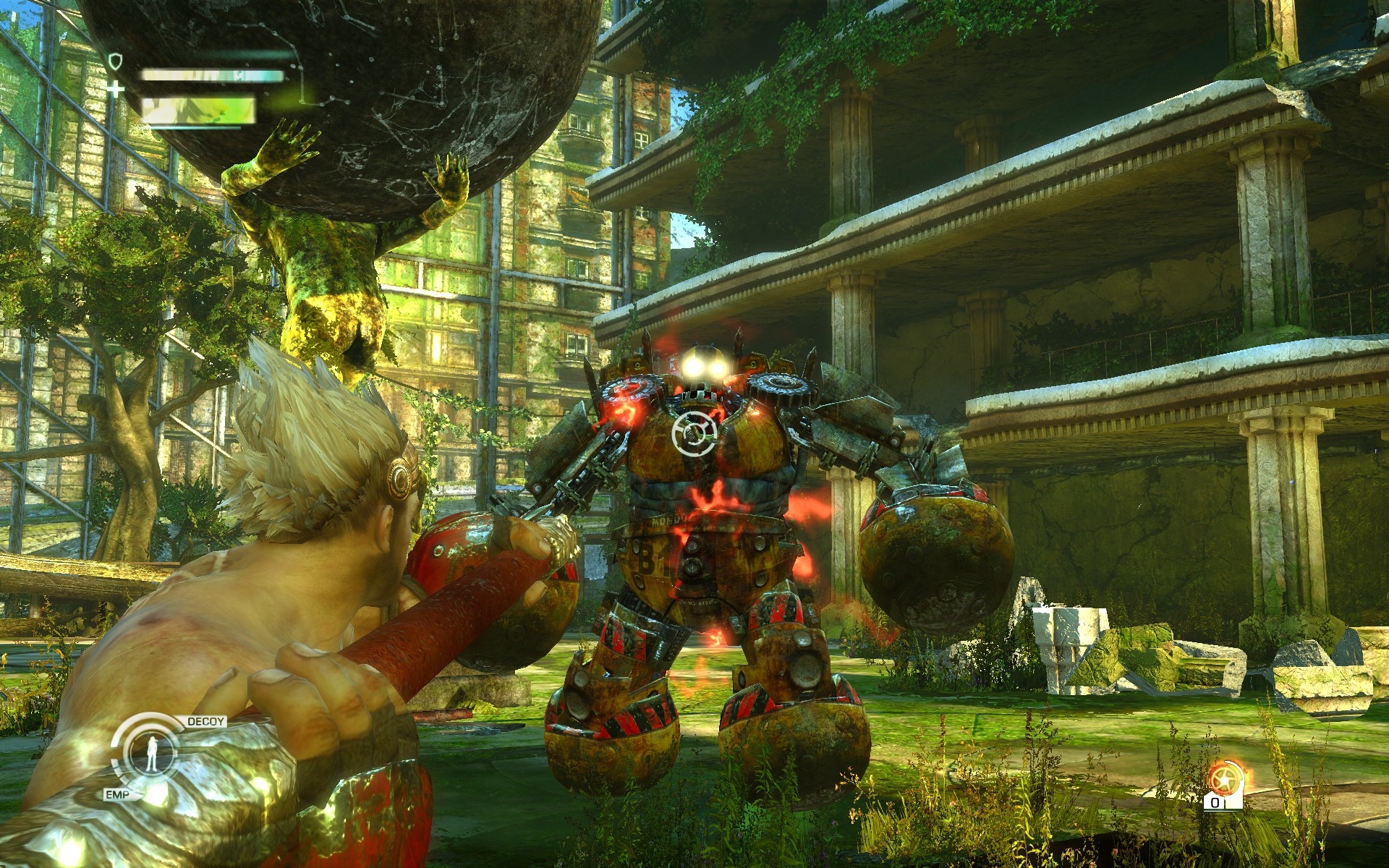Click the shield icon beside the top bar
This screenshot has height=868, width=1389.
click(x=114, y=61)
